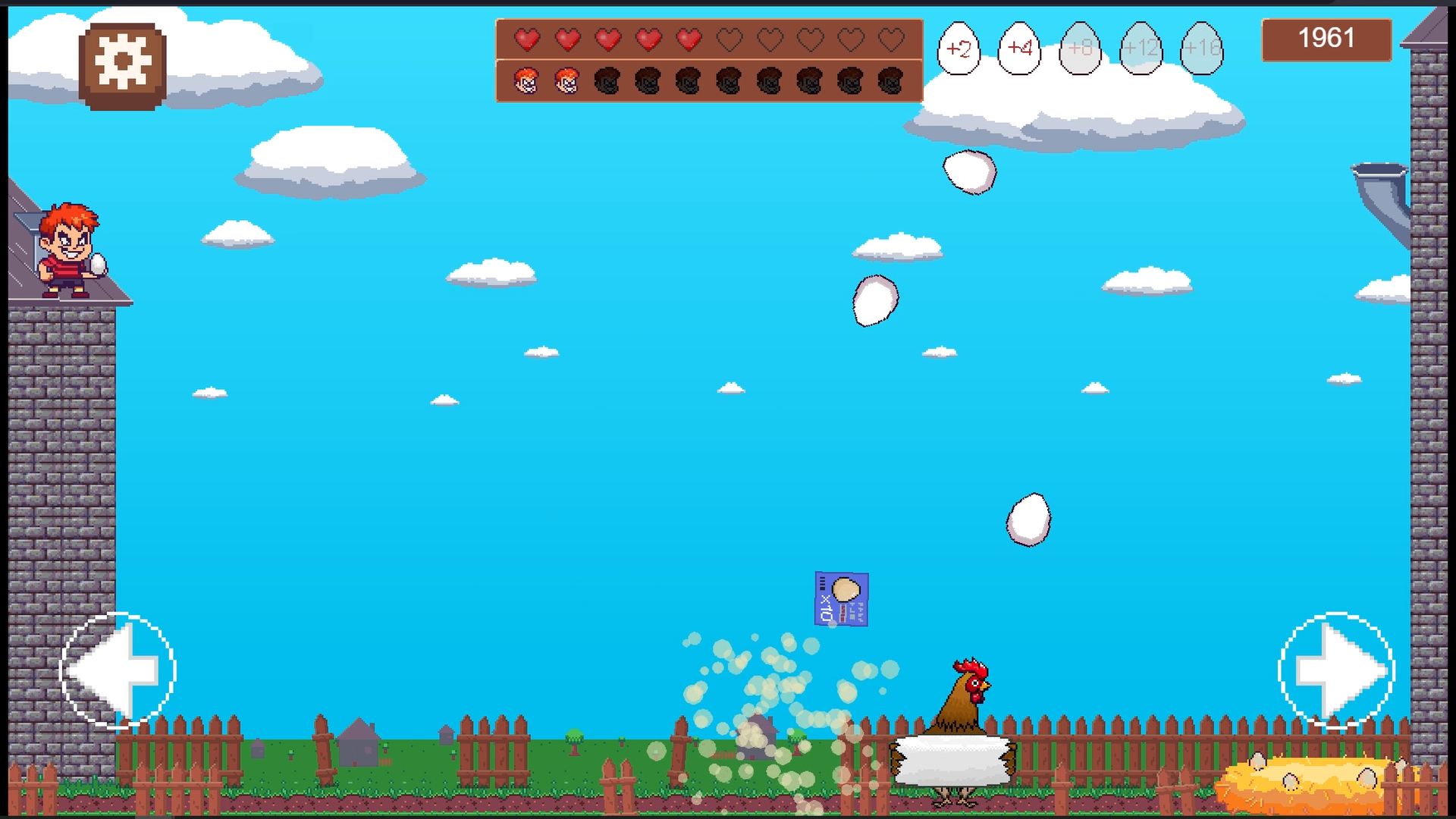
Task: Click the 1961 score display
Action: tap(1326, 38)
